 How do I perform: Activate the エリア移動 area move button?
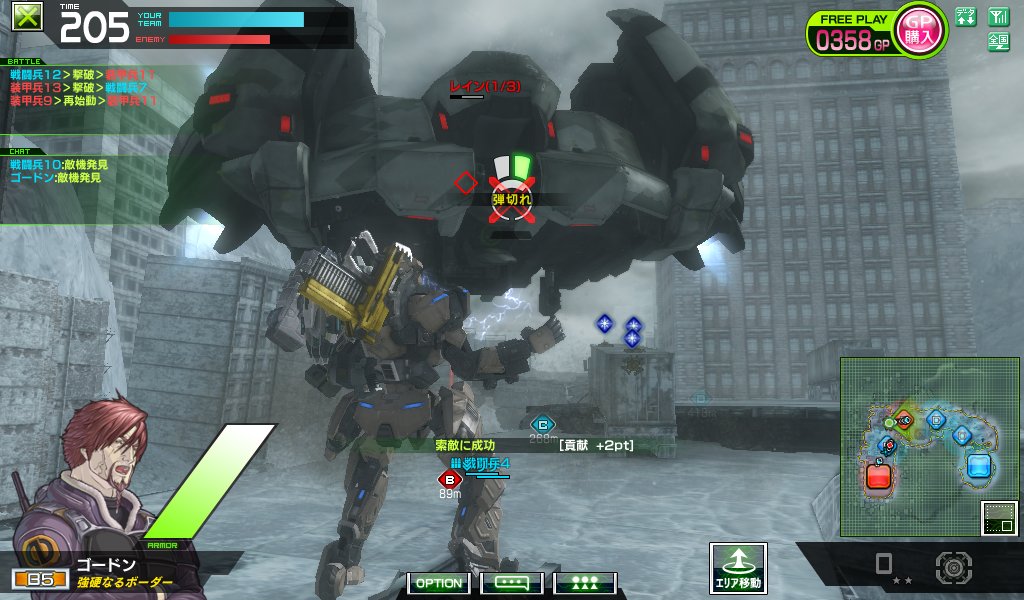(738, 569)
